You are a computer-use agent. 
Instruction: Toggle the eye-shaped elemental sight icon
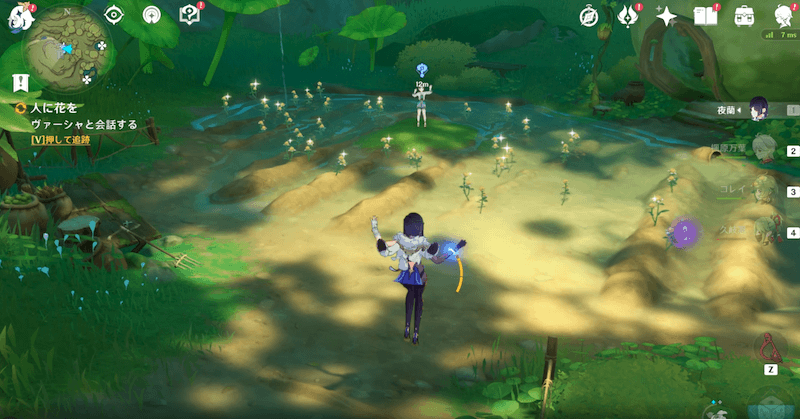coord(114,15)
